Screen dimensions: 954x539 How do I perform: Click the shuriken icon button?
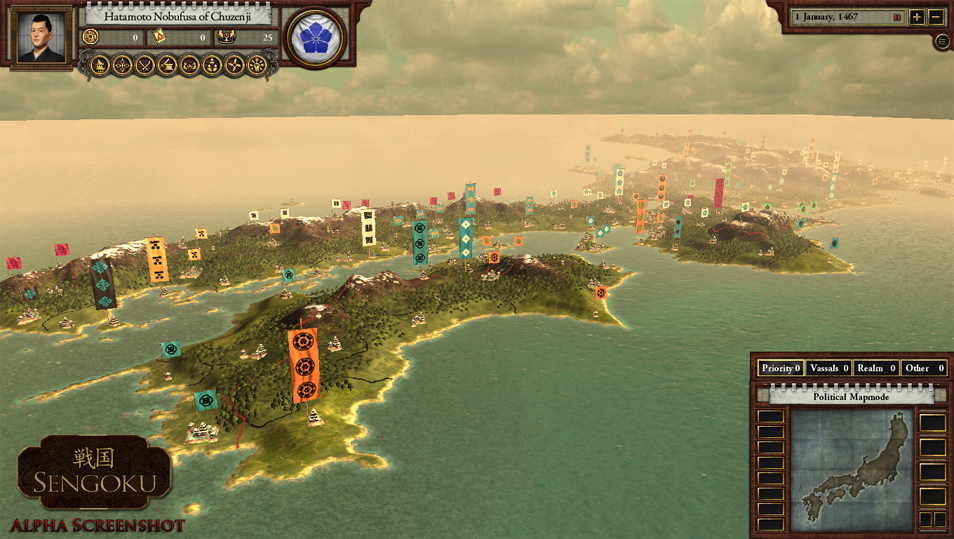point(234,66)
